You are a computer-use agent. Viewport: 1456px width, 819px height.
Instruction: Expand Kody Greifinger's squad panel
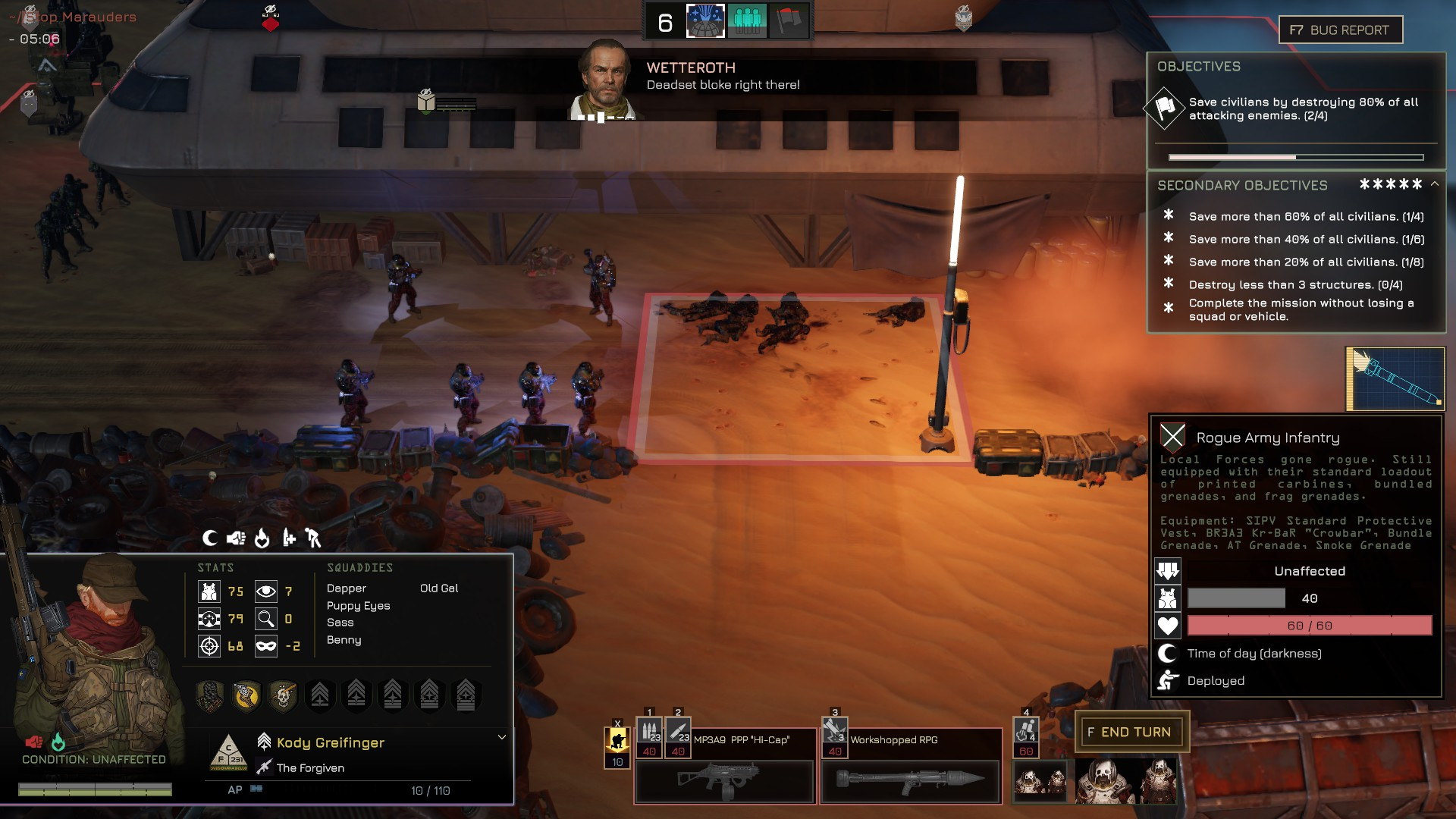501,737
